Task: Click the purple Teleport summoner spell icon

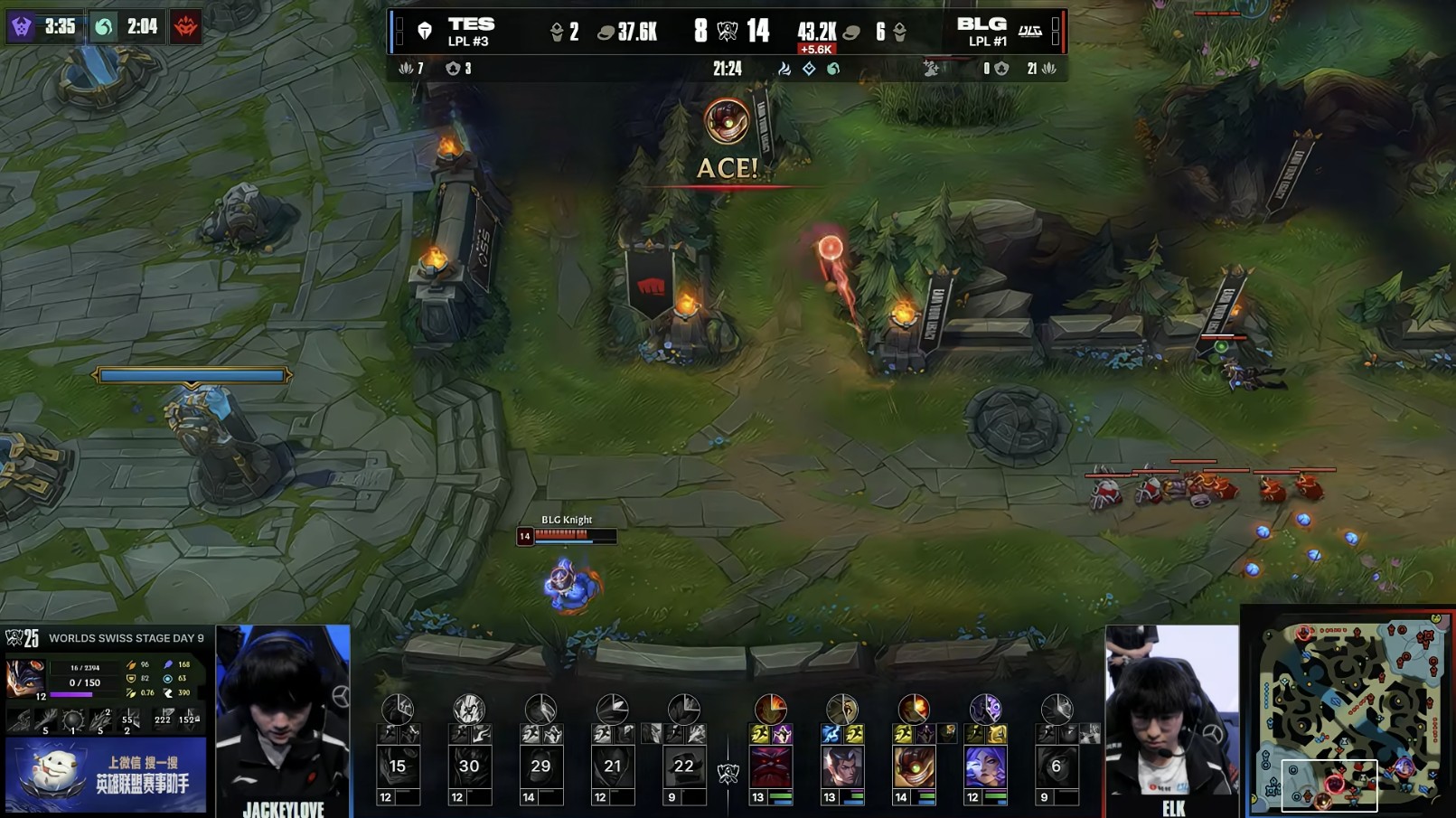Action: pos(782,734)
